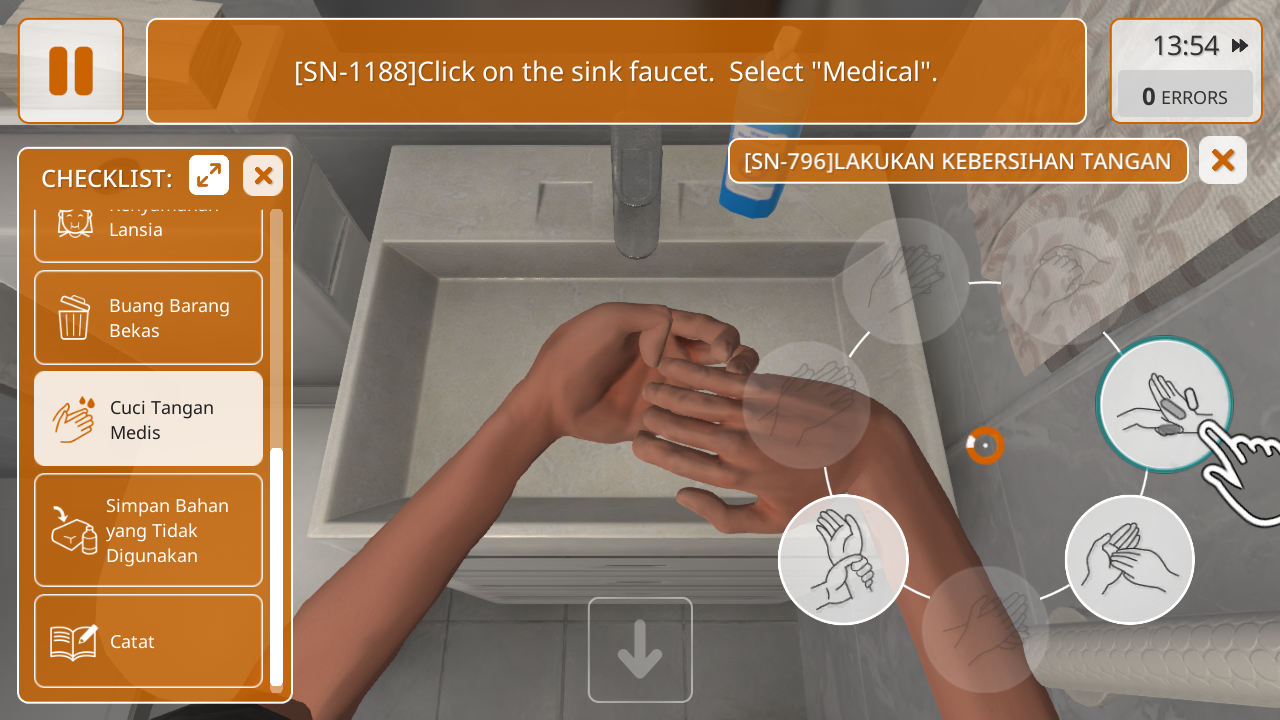Select the highlighted teal-ringed handwashing step
This screenshot has height=720, width=1280.
[1164, 406]
